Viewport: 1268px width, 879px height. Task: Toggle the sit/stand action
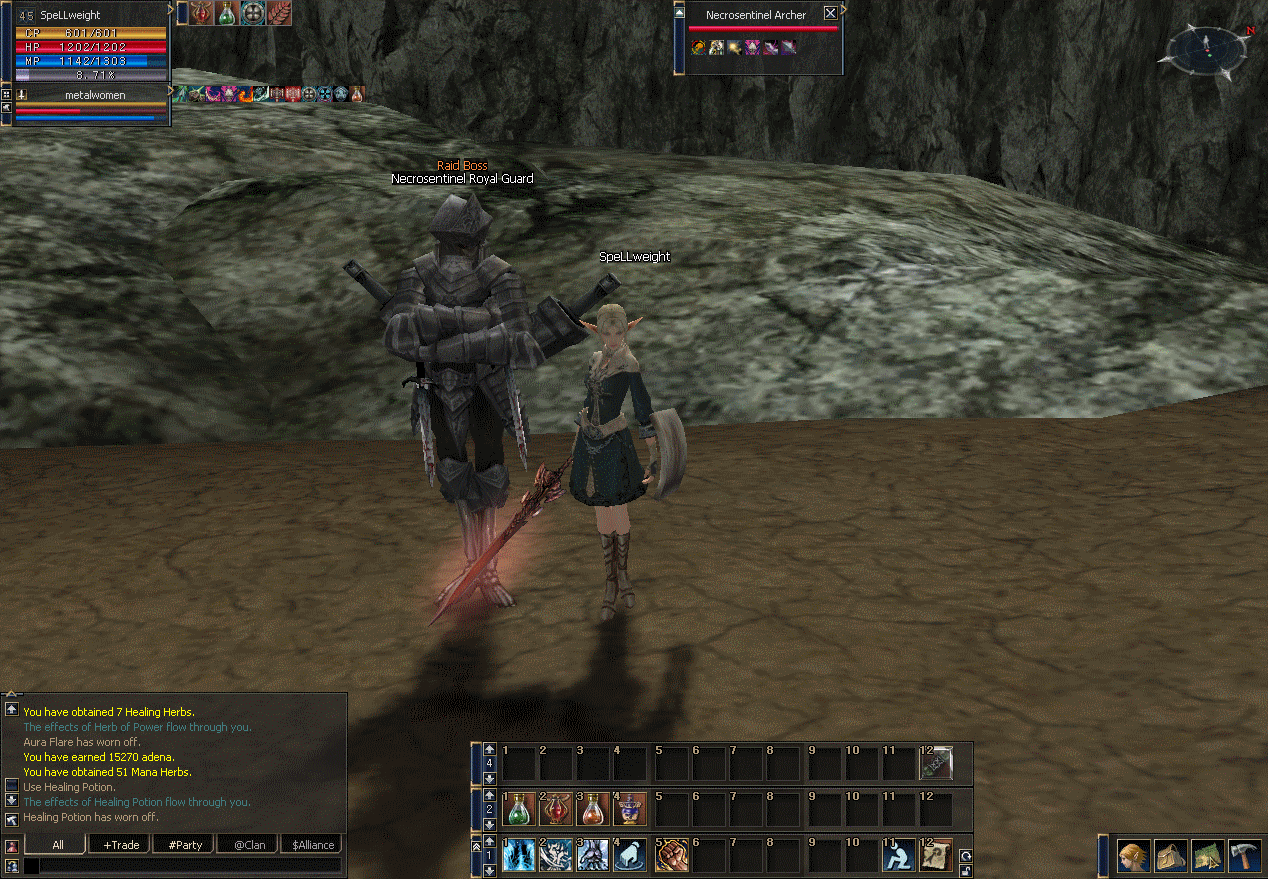[x=899, y=855]
